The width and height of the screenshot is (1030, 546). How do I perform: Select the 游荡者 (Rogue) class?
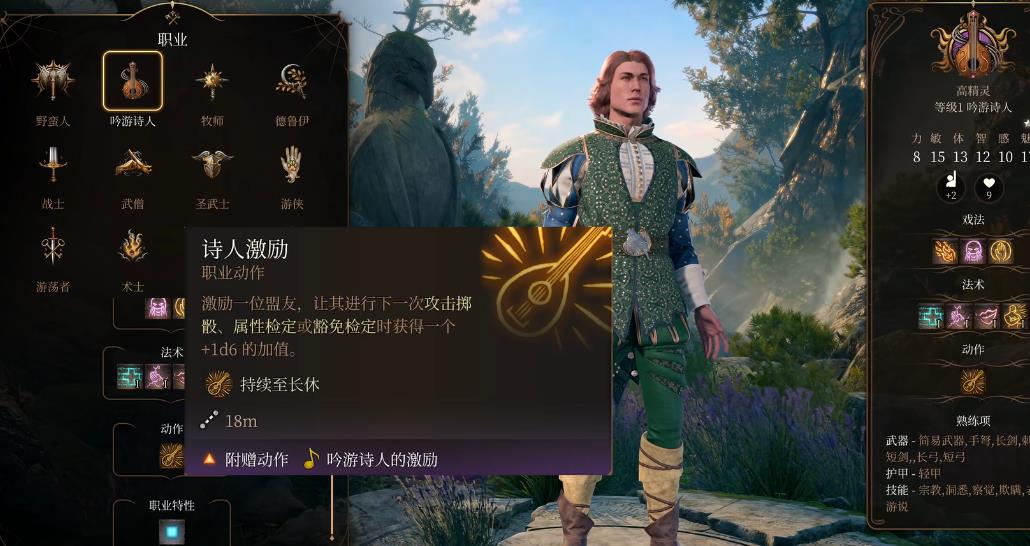52,247
